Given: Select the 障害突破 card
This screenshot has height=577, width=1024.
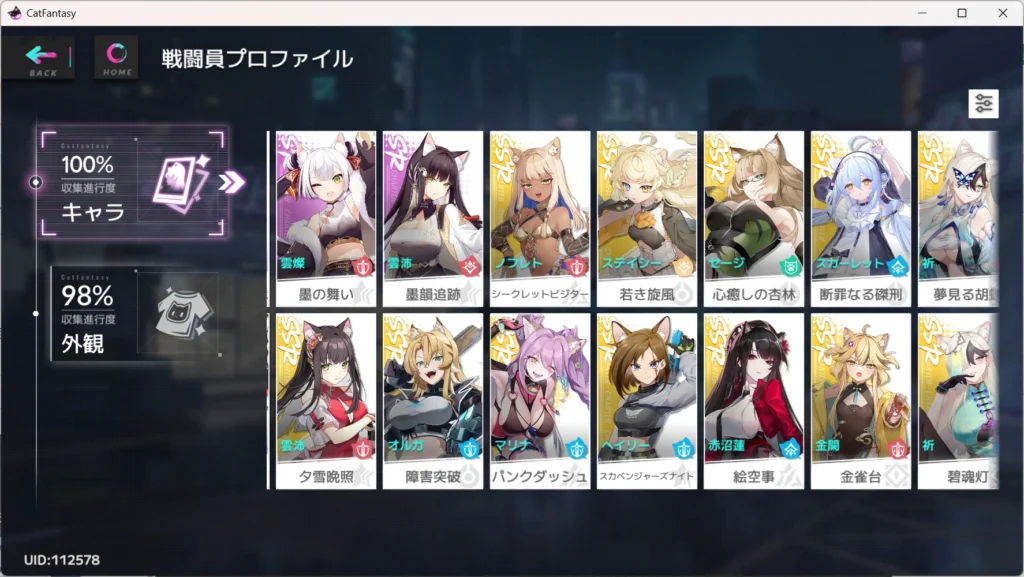Looking at the screenshot, I should [x=433, y=401].
